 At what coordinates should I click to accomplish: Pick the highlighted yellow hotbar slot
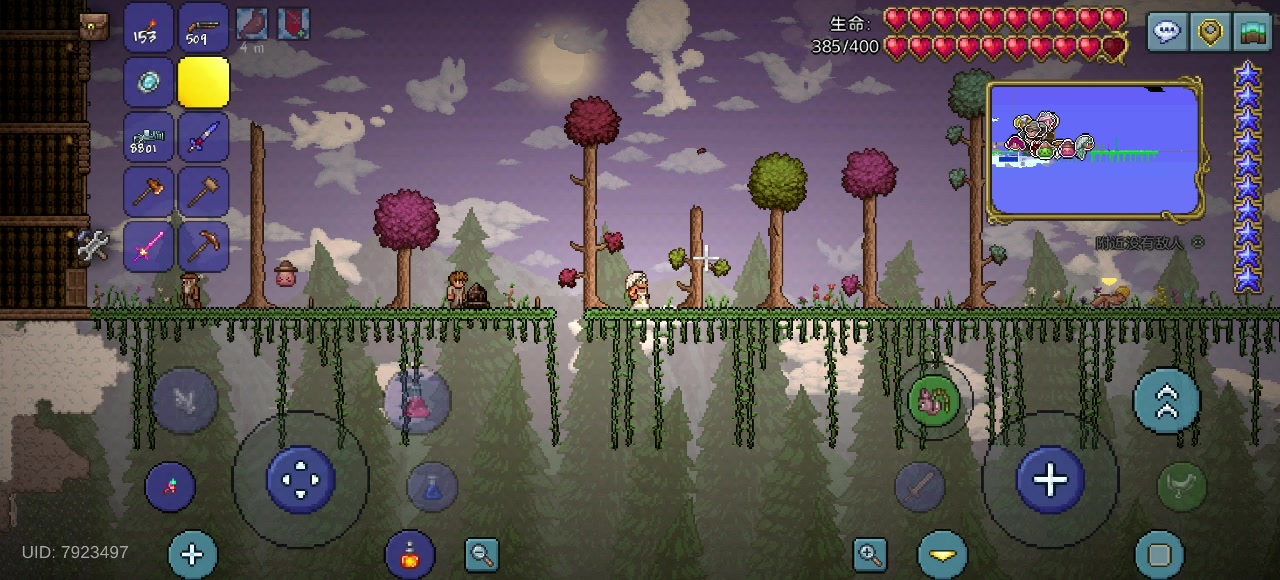203,82
